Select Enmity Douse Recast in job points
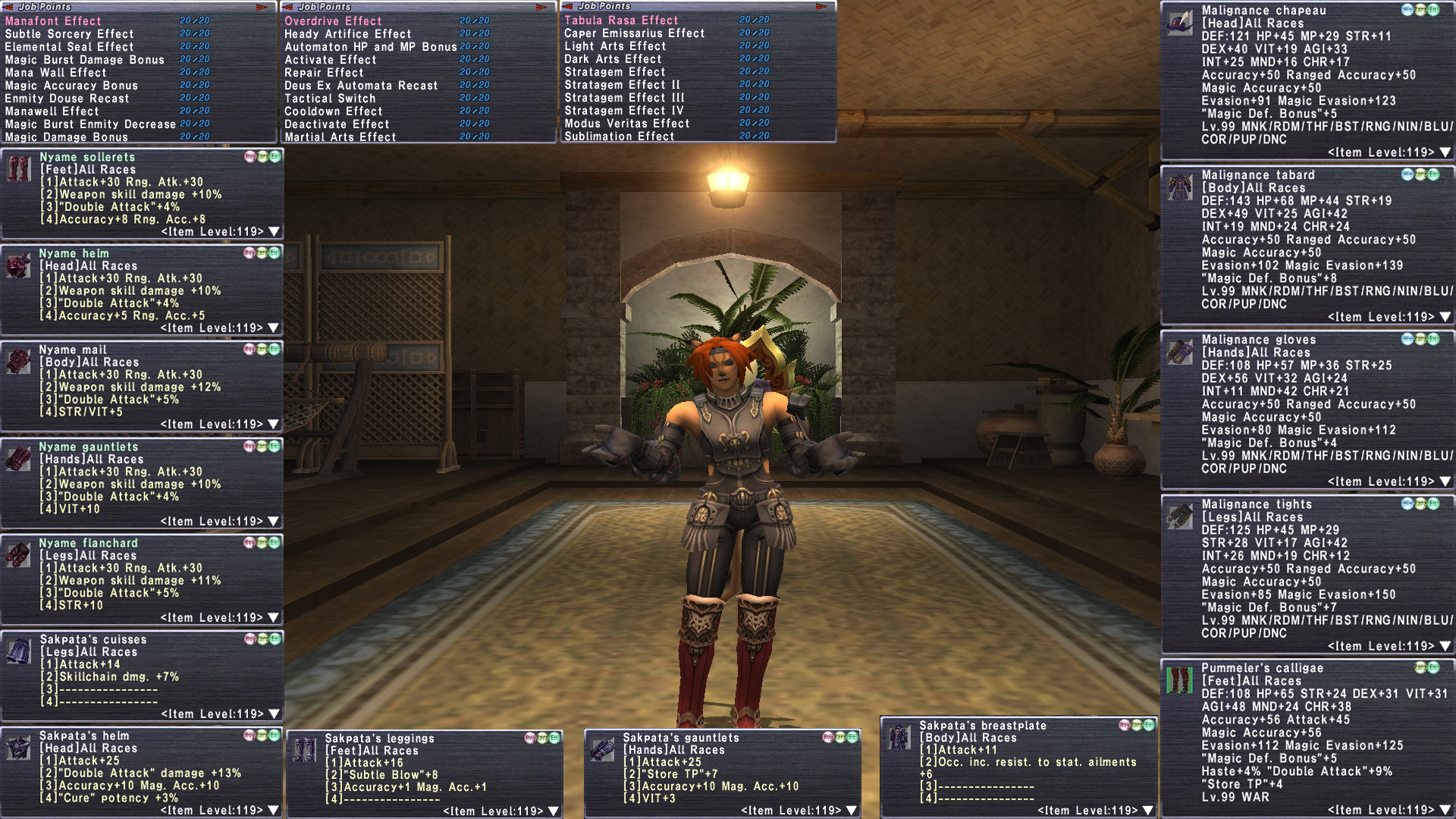This screenshot has width=1456, height=819. tap(67, 99)
